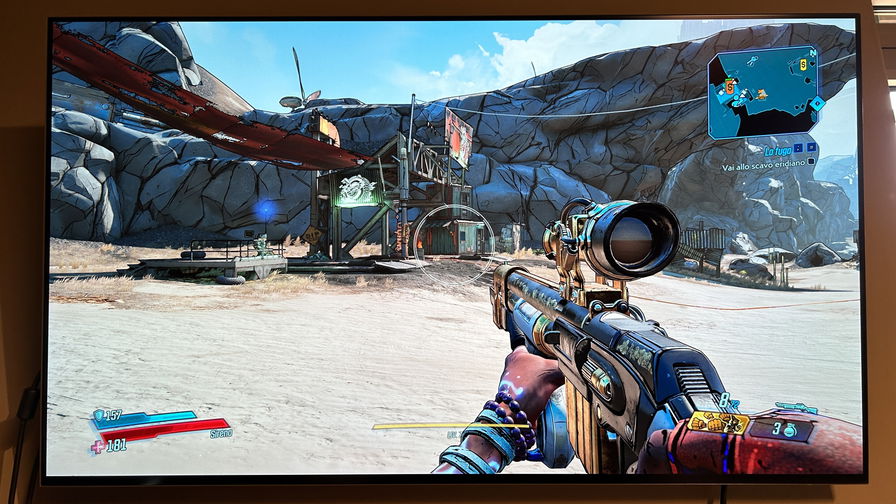
Task: Select the grenade icon next to the count
Action: click(x=792, y=429)
